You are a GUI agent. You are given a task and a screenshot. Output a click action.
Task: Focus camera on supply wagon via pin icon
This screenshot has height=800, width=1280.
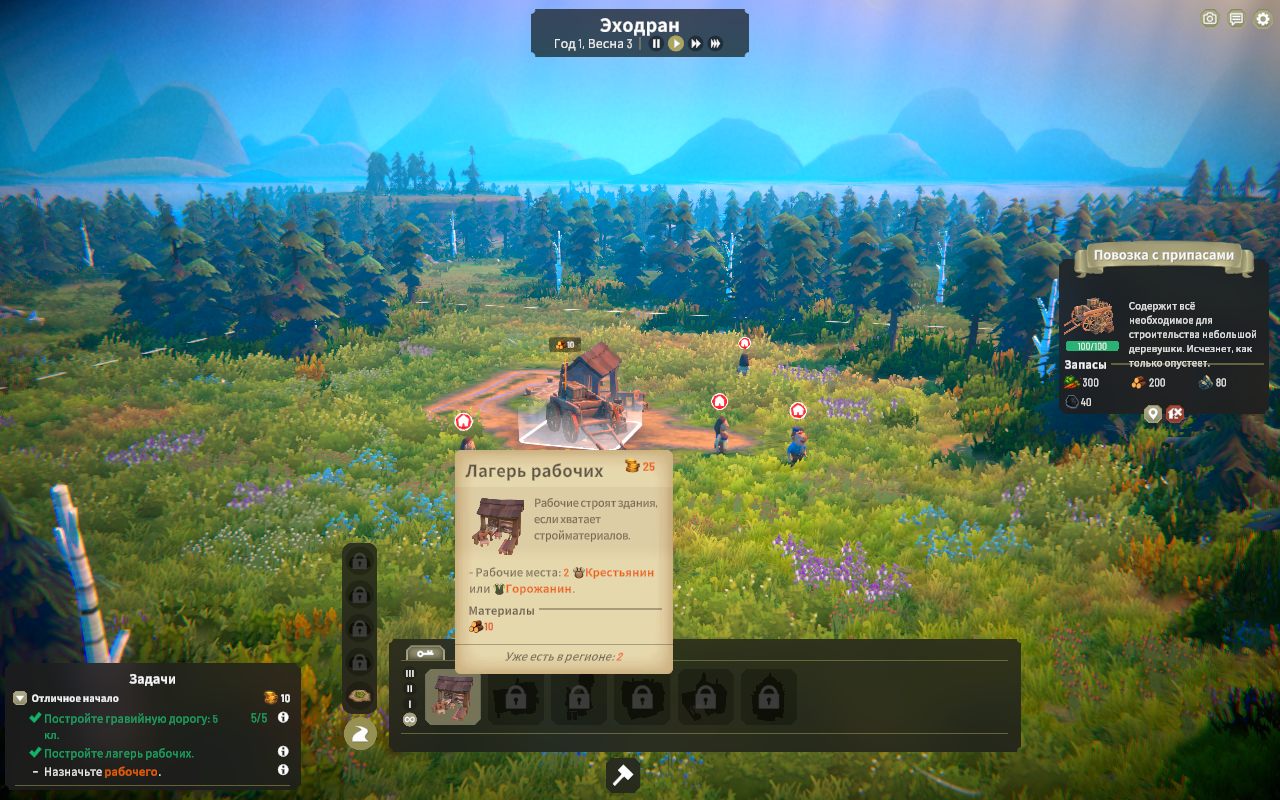pos(1153,414)
